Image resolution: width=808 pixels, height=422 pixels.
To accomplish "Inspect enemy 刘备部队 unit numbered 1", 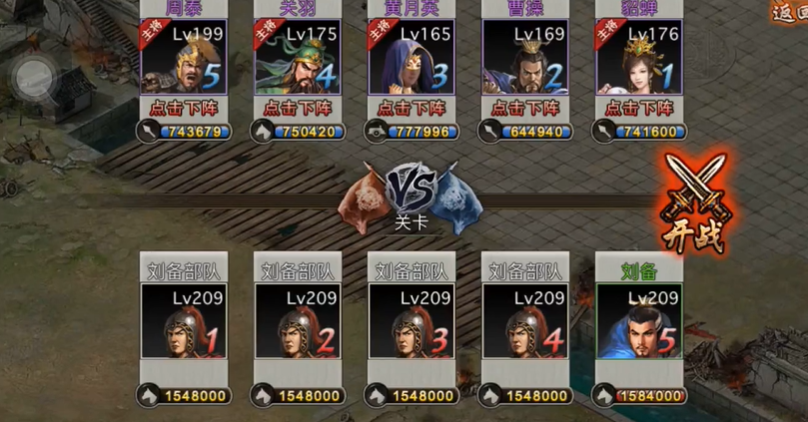I will (x=184, y=322).
